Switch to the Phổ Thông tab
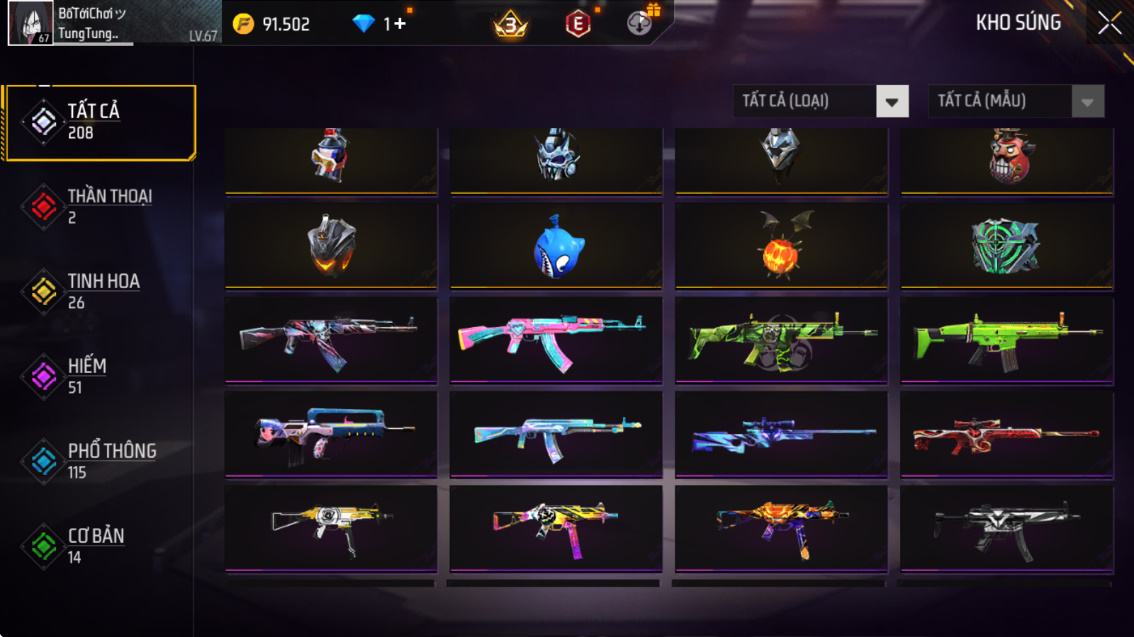This screenshot has width=1134, height=637. pos(98,461)
